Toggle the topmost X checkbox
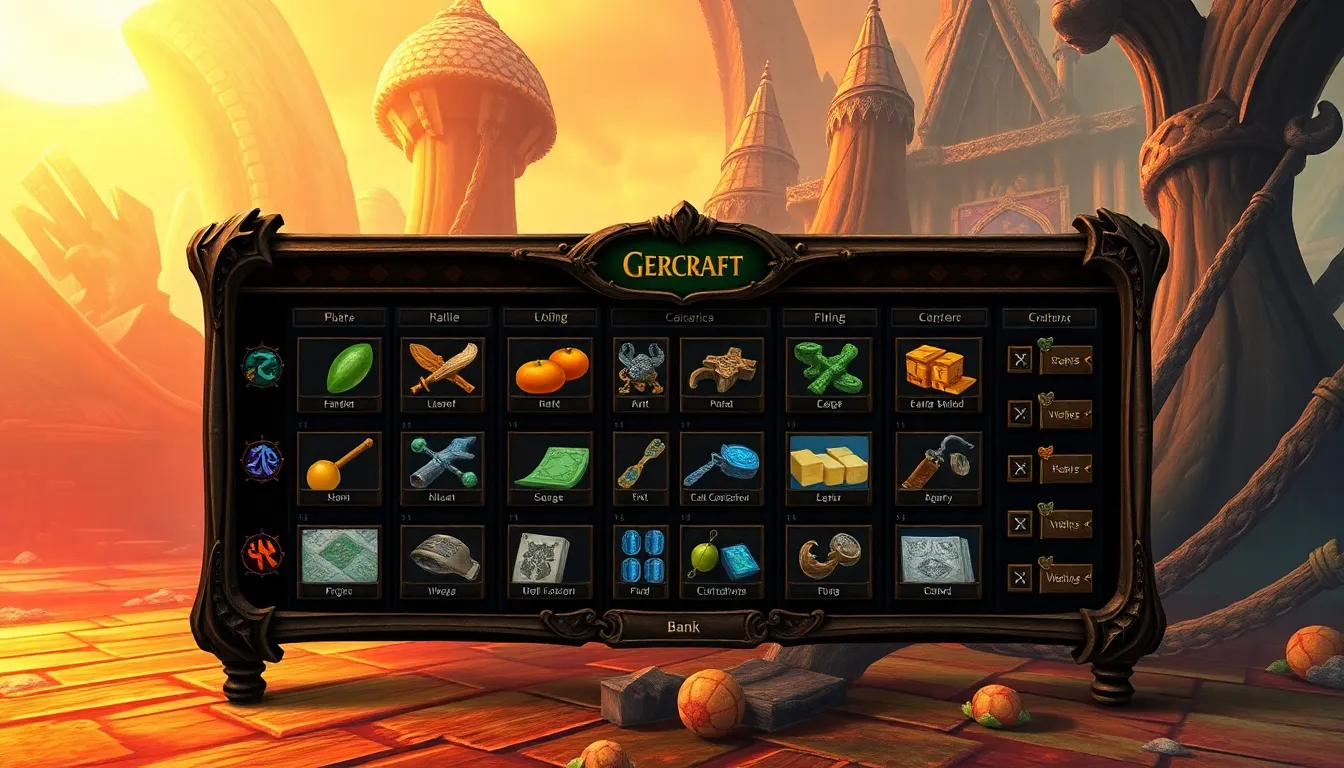 [1019, 359]
